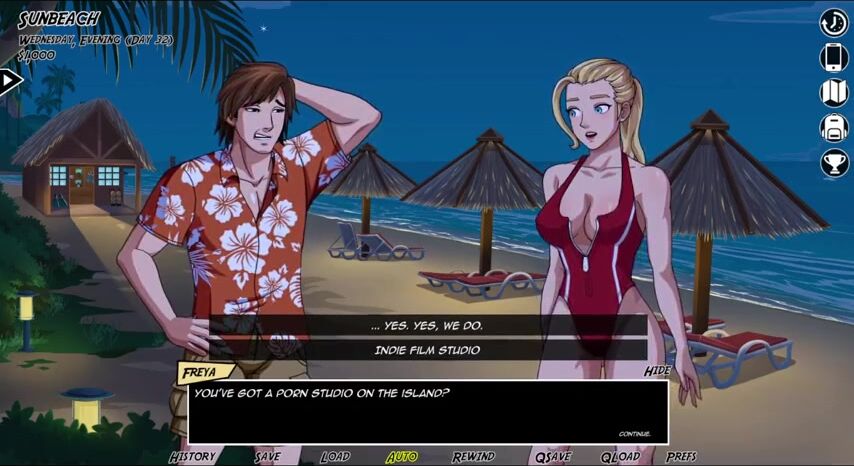
Task: Open the Load menu
Action: (x=335, y=456)
